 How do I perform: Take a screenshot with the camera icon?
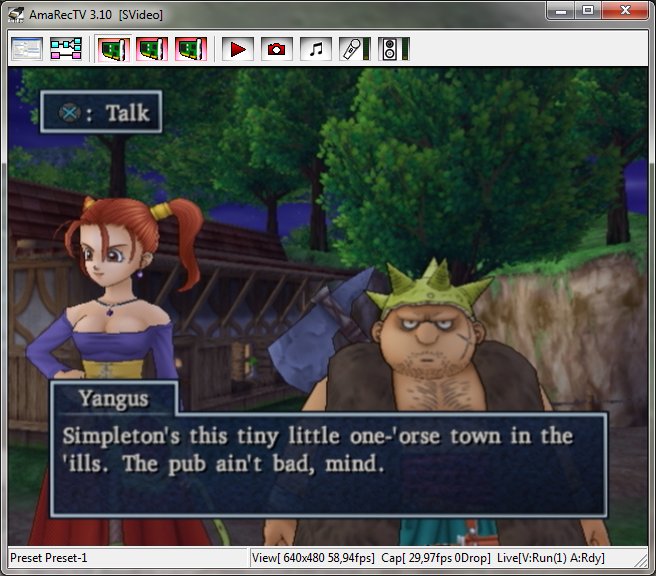(x=277, y=48)
